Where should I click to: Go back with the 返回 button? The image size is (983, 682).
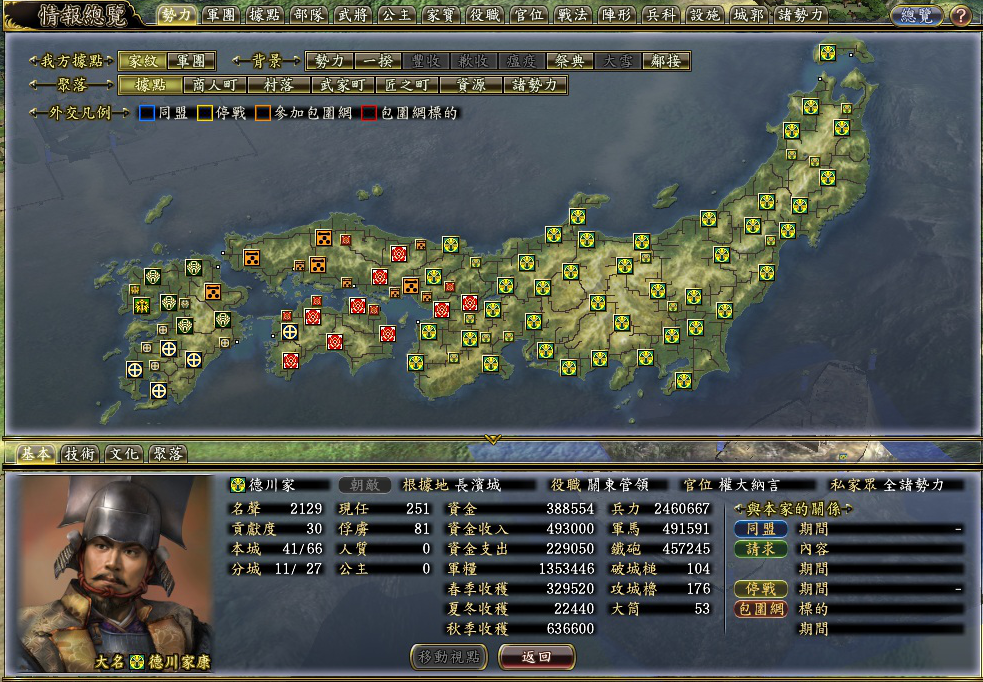[536, 656]
